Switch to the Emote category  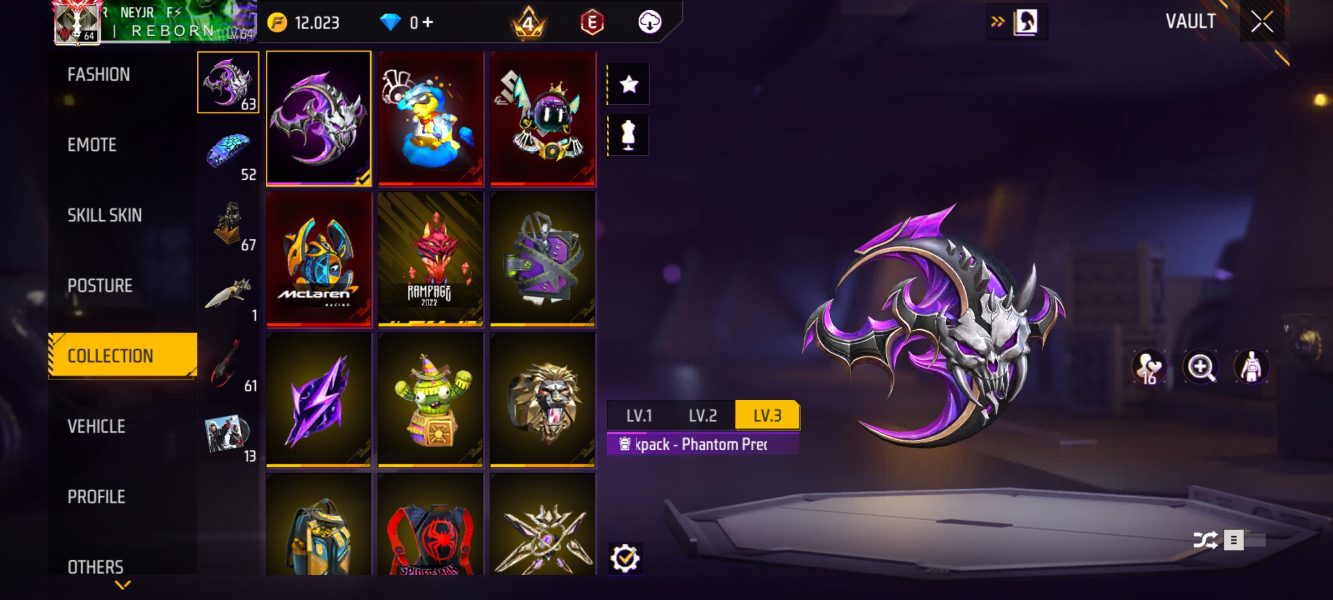tap(92, 145)
